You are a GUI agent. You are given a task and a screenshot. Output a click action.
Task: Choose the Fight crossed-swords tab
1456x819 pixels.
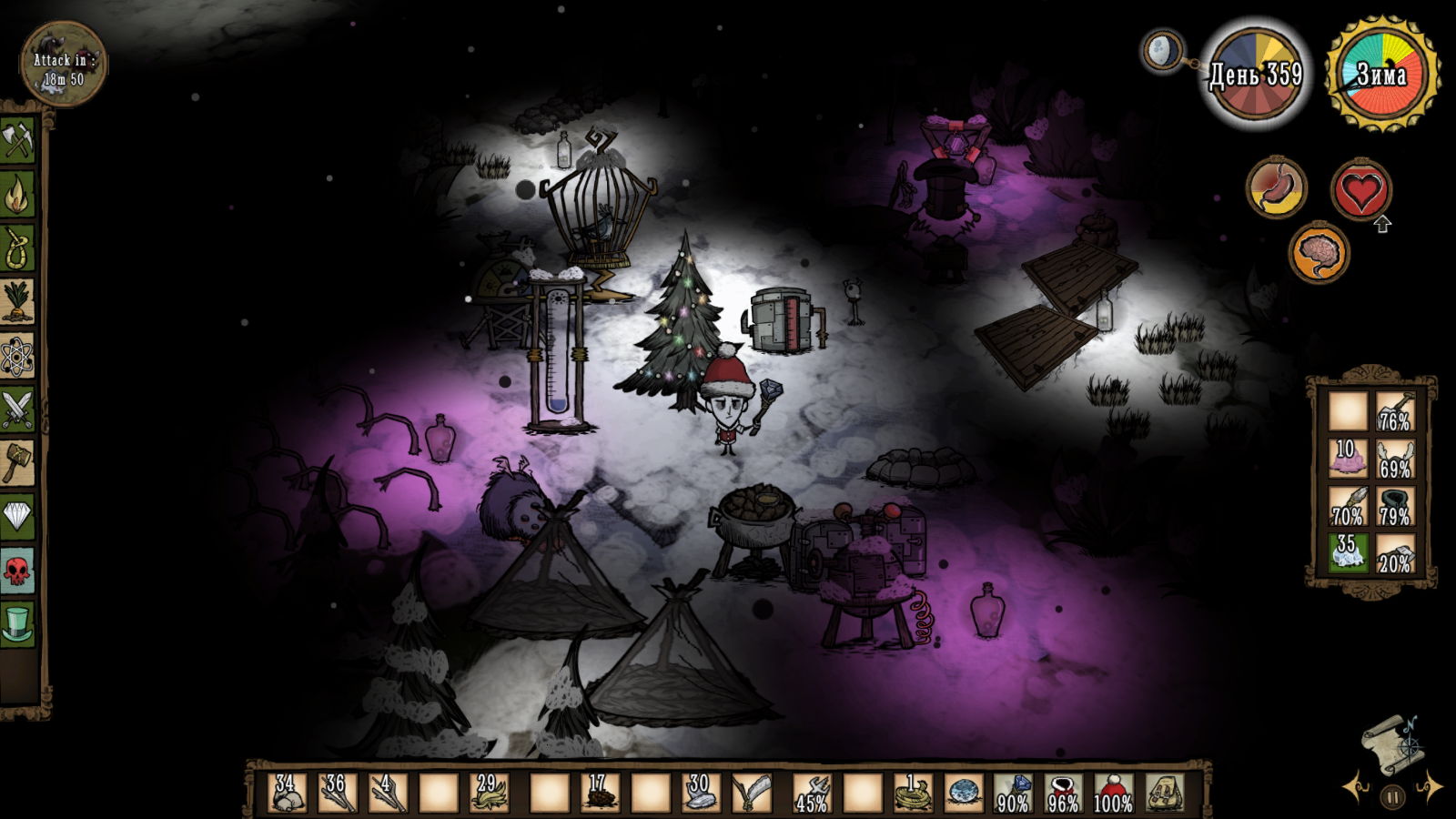[x=17, y=409]
